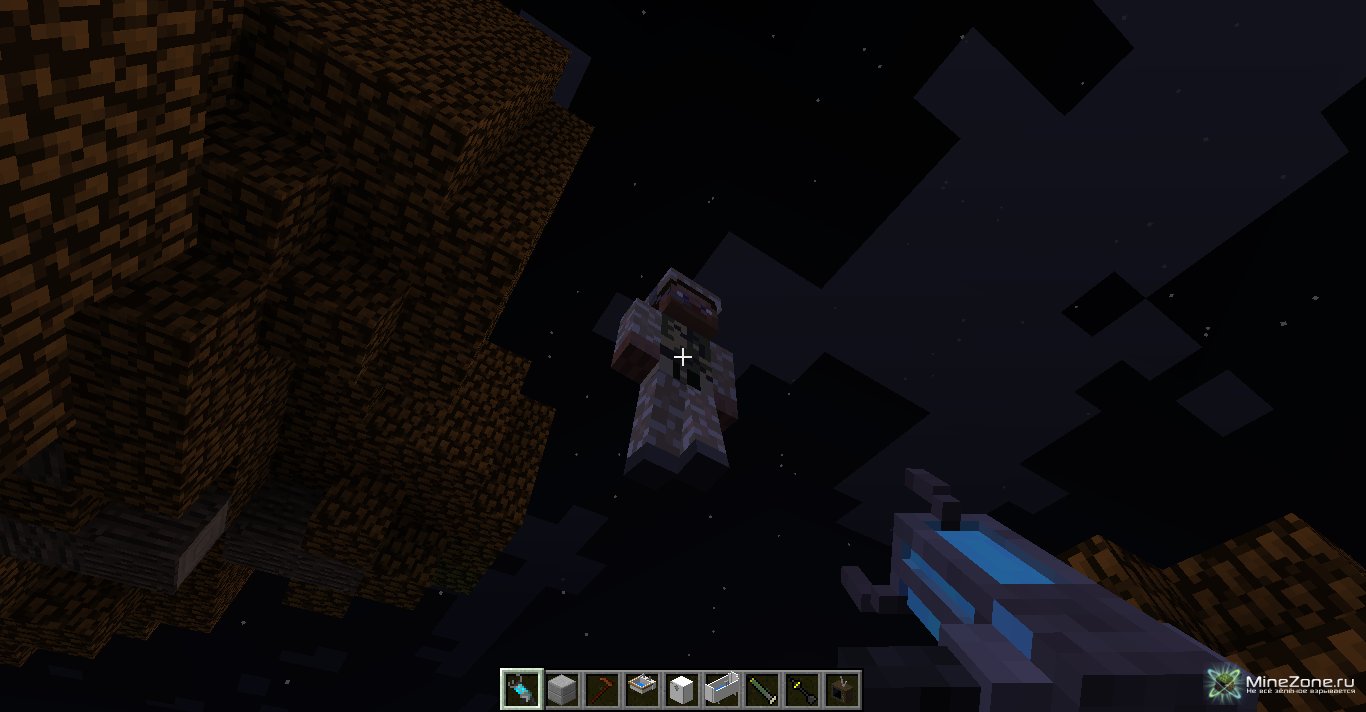Select the blue gravity gun hotbar slot
This screenshot has height=712, width=1366.
click(x=521, y=689)
